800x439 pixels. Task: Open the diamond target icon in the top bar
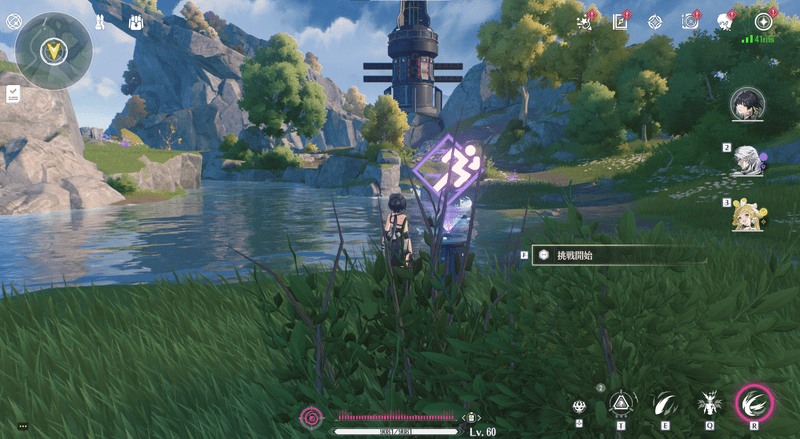coord(654,22)
